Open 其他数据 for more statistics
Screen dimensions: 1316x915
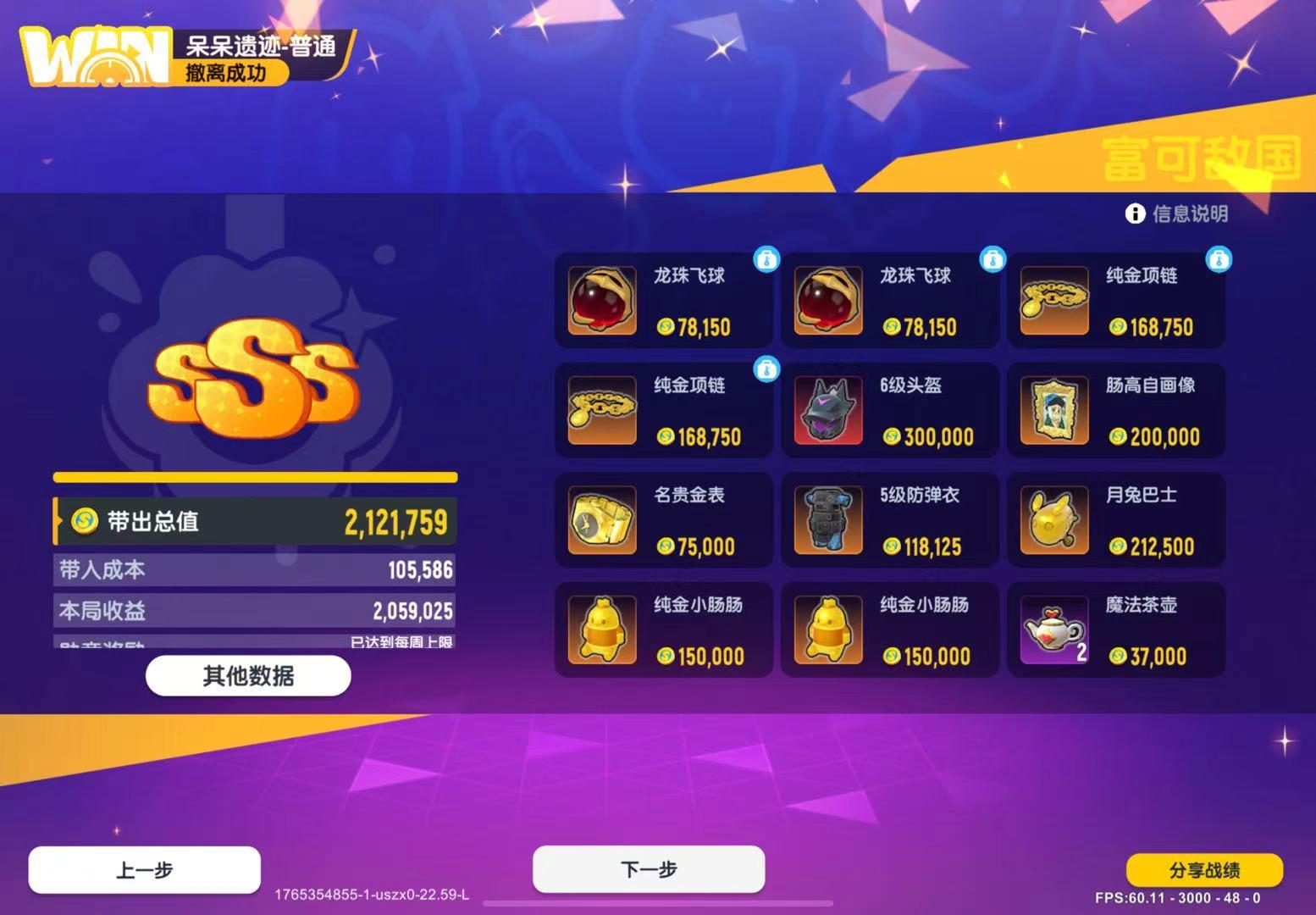tap(249, 675)
